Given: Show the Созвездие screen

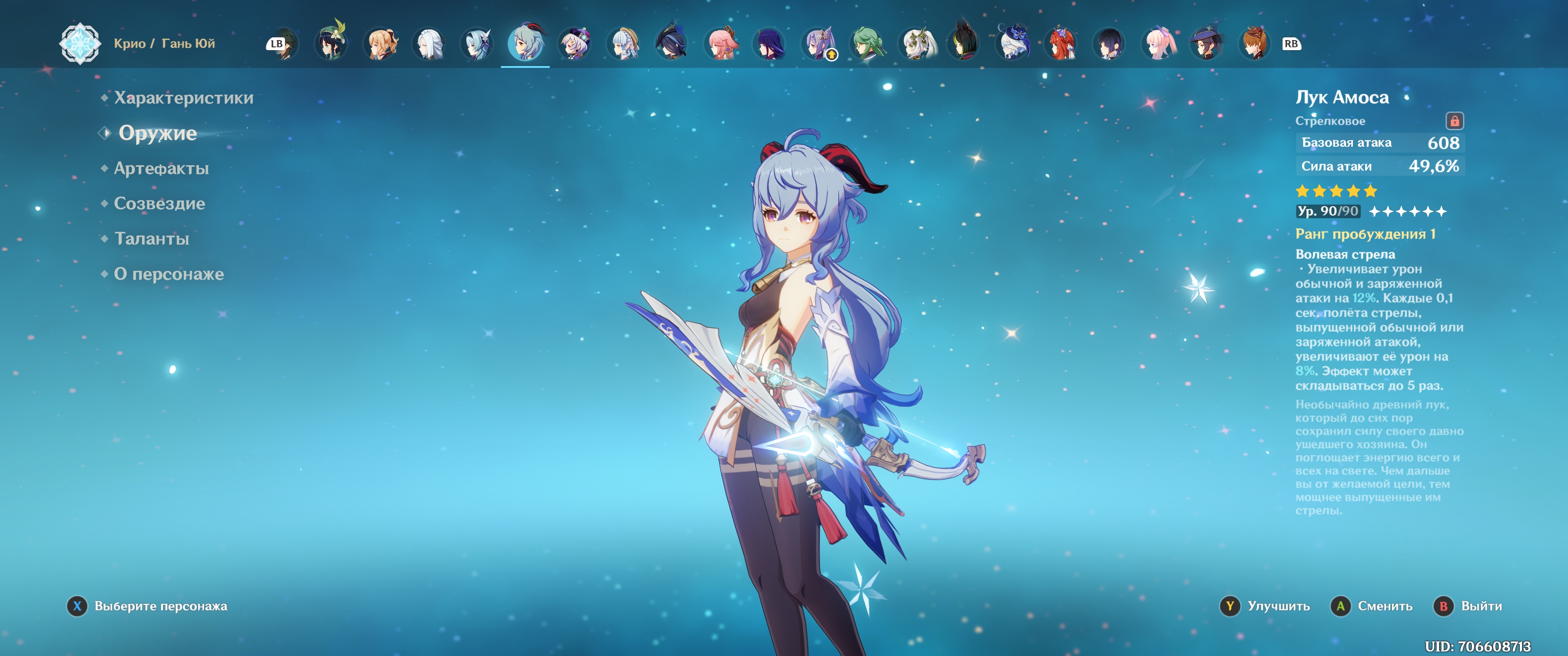Looking at the screenshot, I should 160,204.
